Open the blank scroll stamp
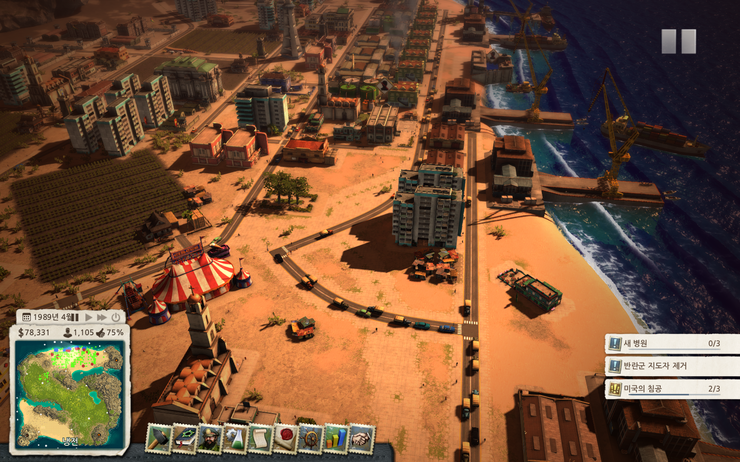 260,437
